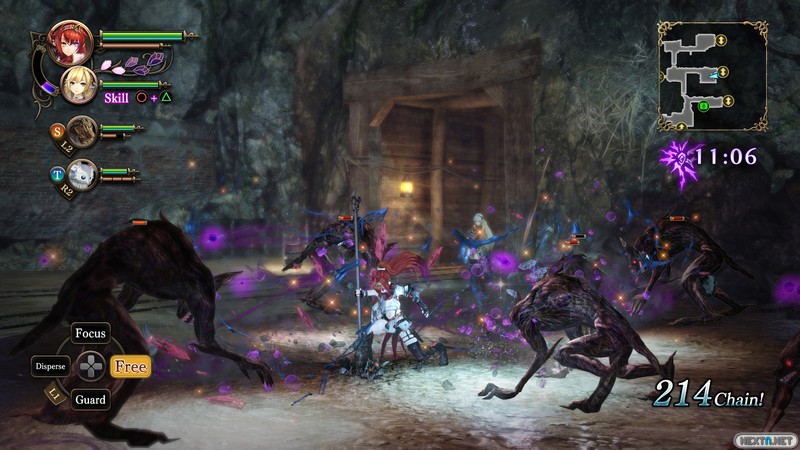Select the Disperse tactic command
800x450 pixels.
click(x=50, y=366)
